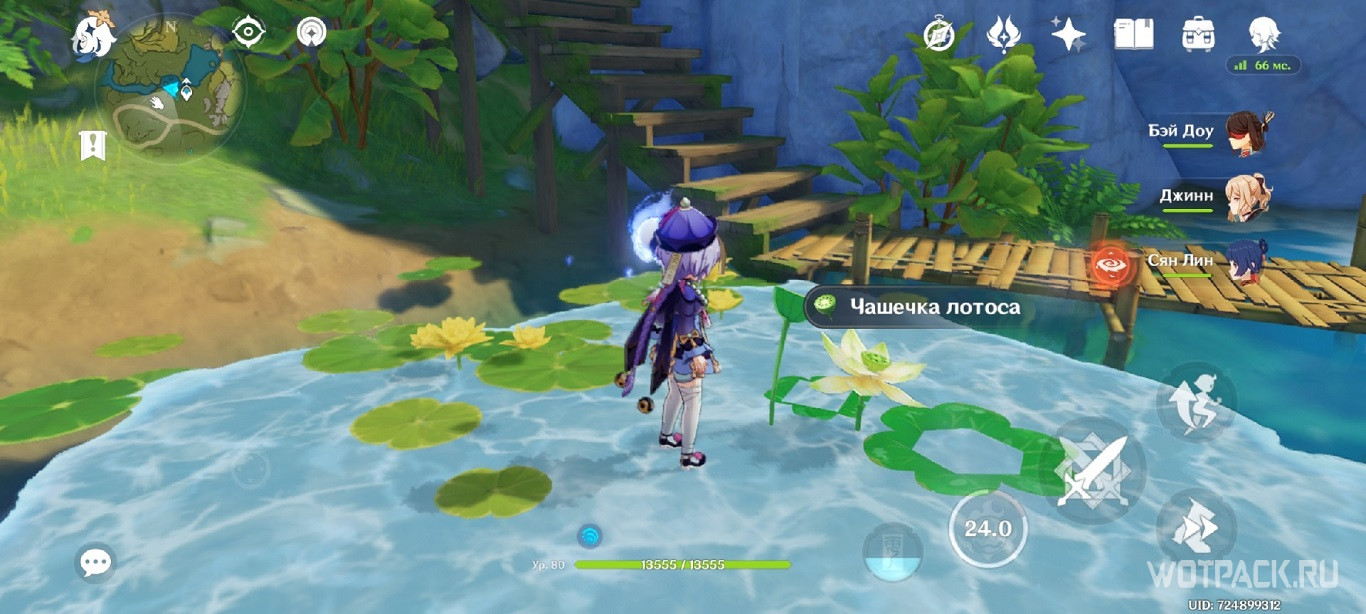Open the adventurer handbook book icon
Image resolution: width=1366 pixels, height=614 pixels.
click(x=1133, y=34)
